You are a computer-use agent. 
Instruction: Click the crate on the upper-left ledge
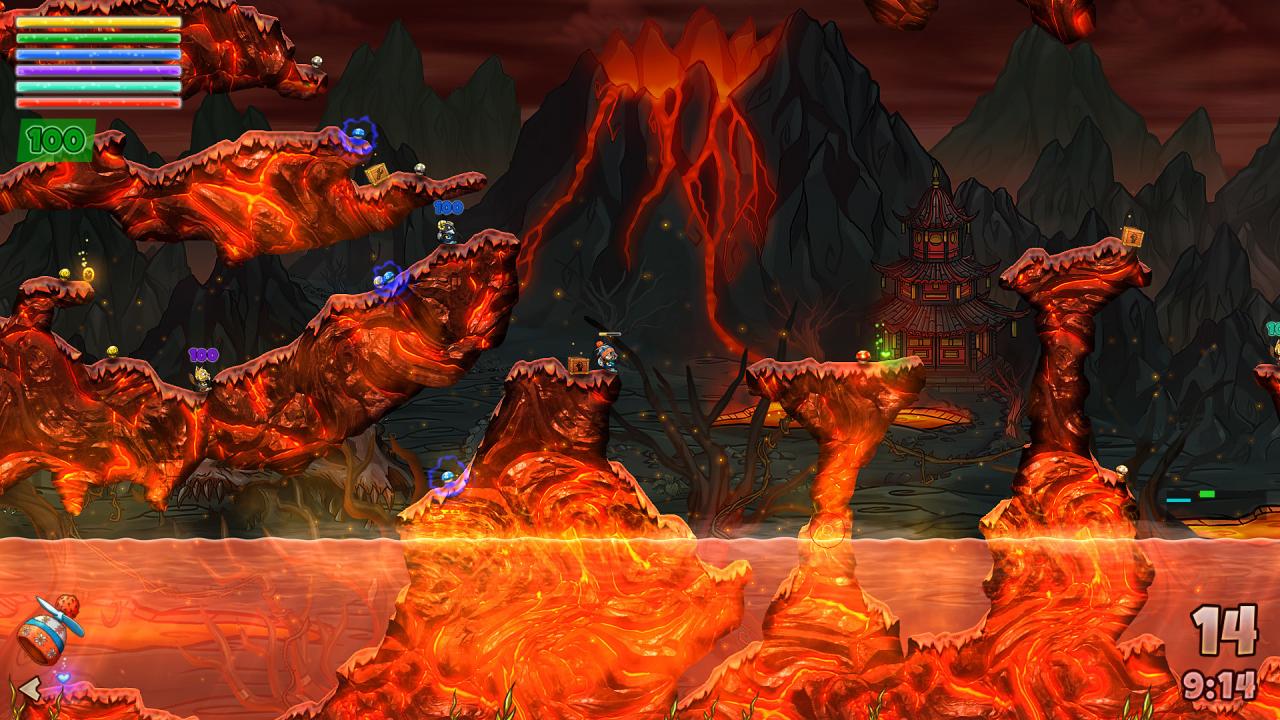click(x=377, y=171)
